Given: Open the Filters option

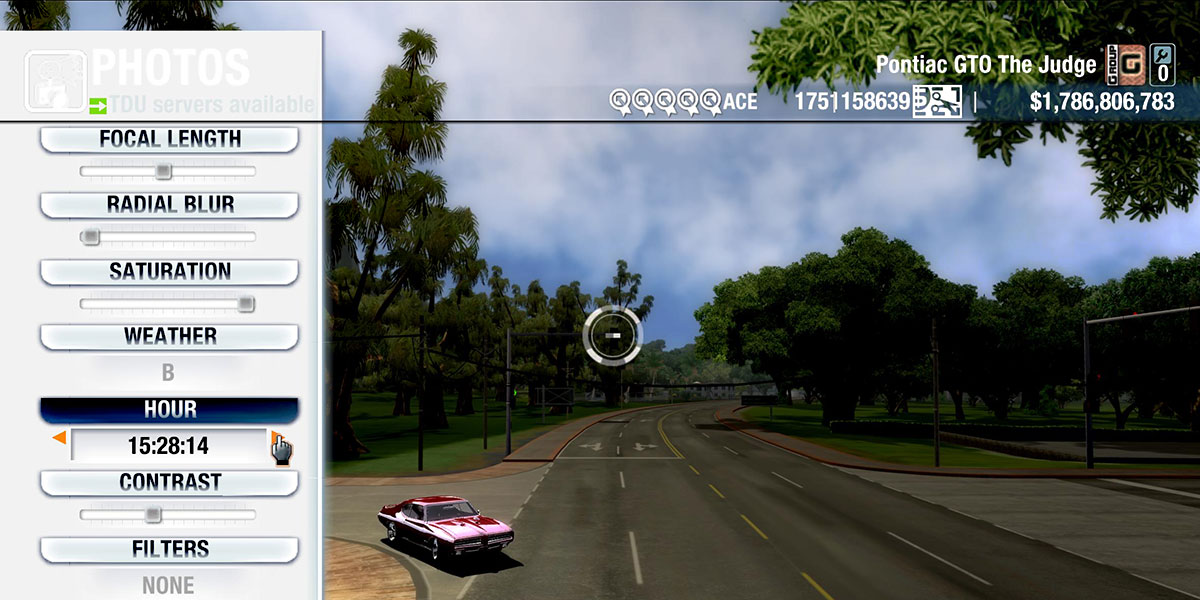Looking at the screenshot, I should click(169, 549).
